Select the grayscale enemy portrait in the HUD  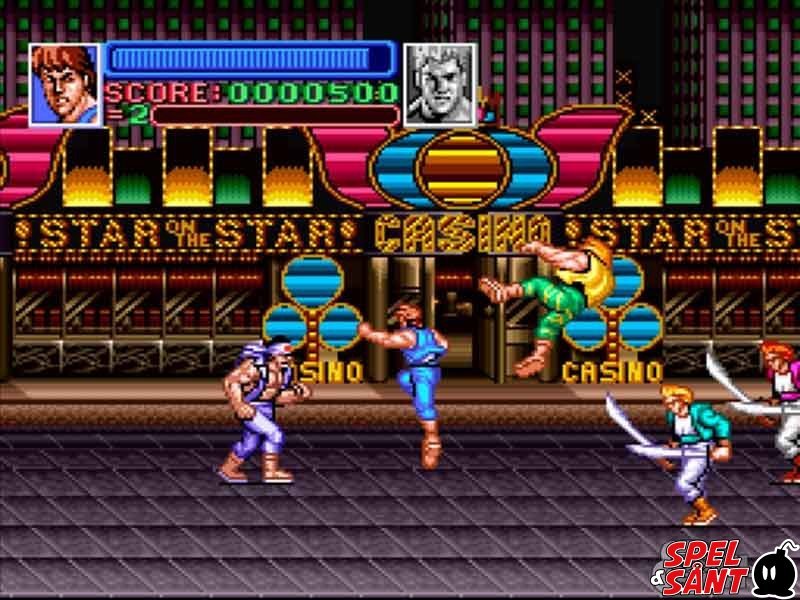click(x=439, y=84)
